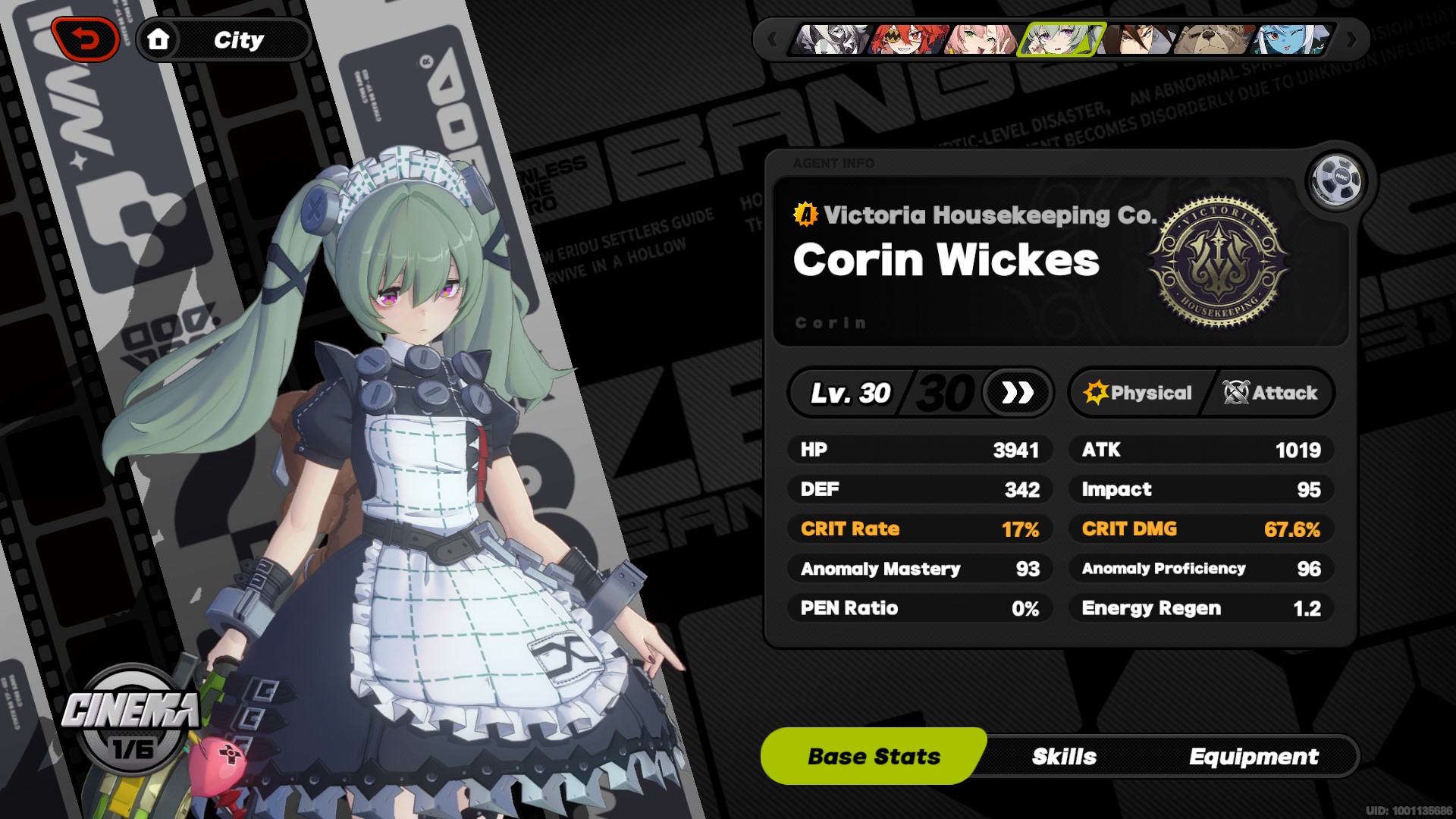View the Physical attribute tag
This screenshot has height=819, width=1456.
(x=1138, y=393)
